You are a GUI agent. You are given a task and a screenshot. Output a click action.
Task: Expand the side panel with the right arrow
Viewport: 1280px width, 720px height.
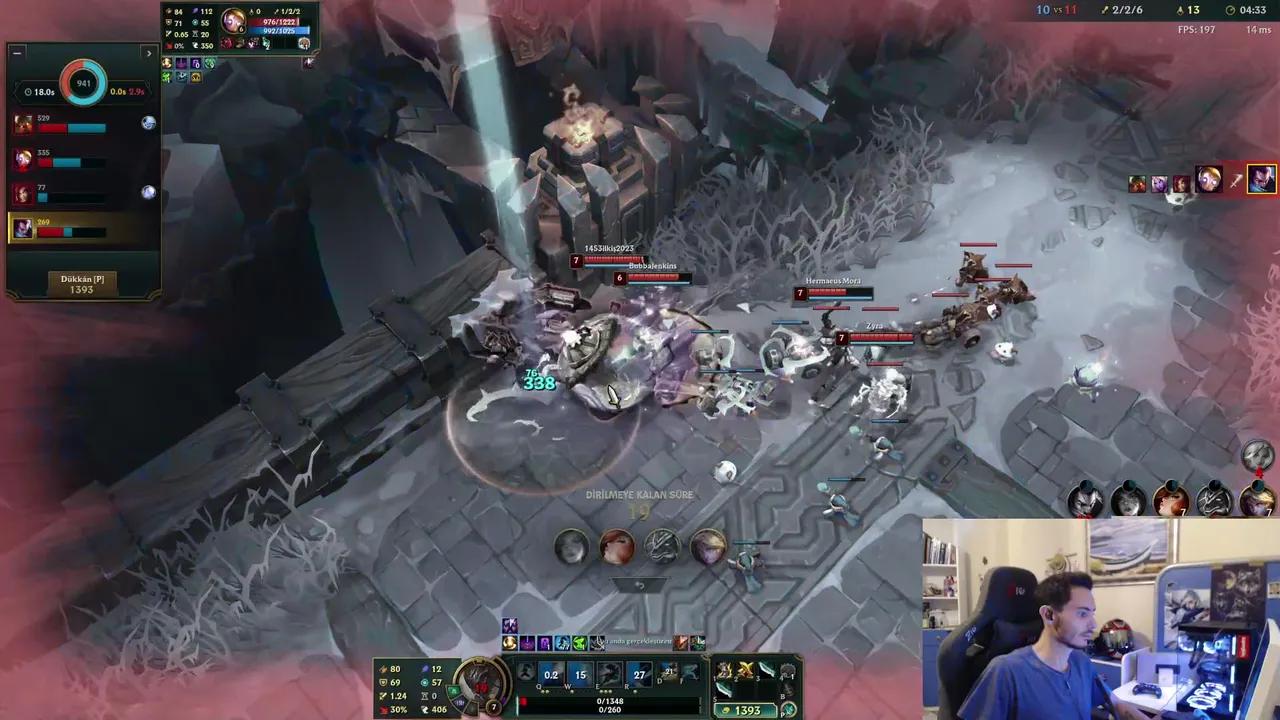click(149, 53)
